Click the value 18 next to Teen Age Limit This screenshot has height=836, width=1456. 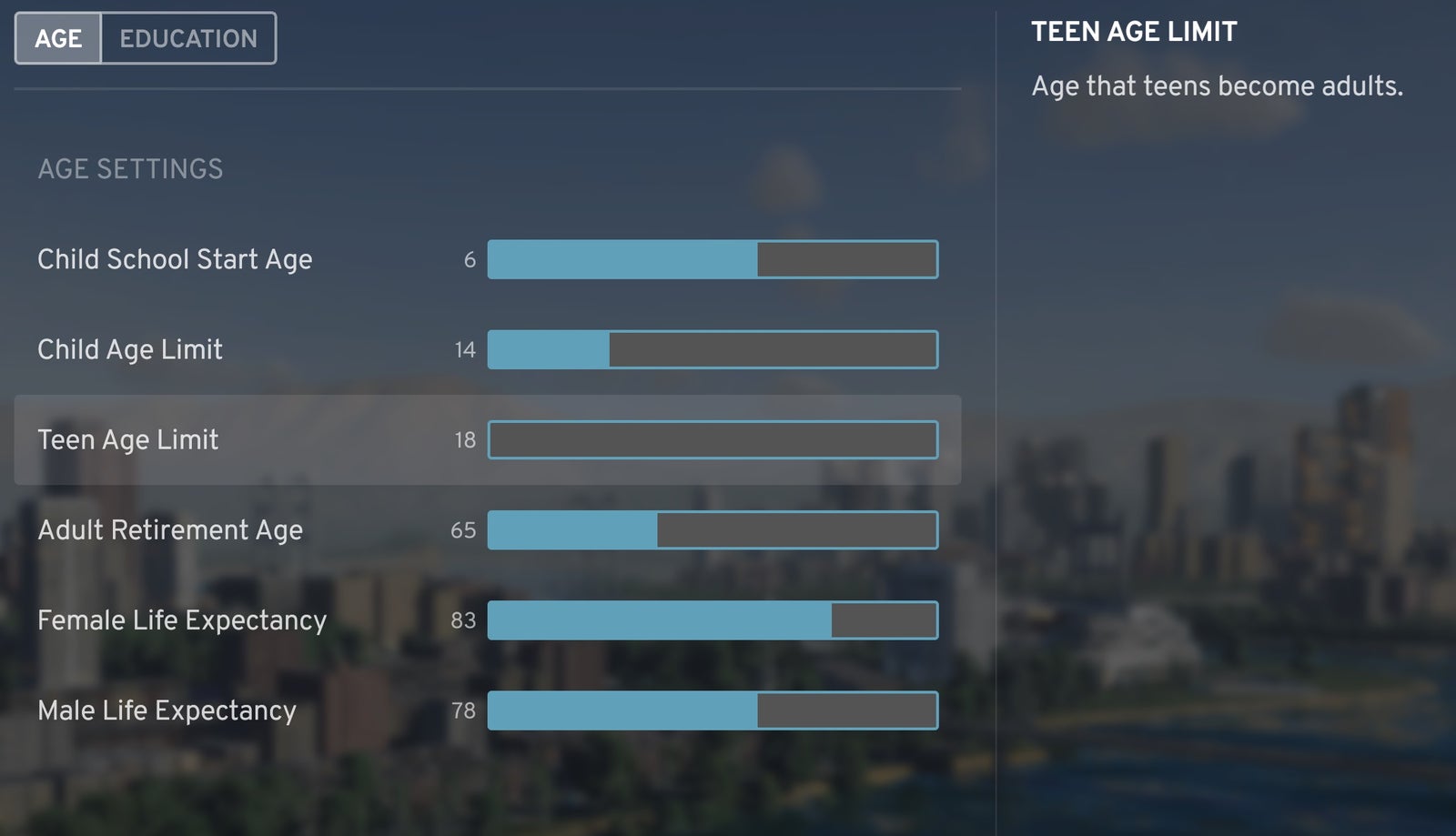point(465,439)
